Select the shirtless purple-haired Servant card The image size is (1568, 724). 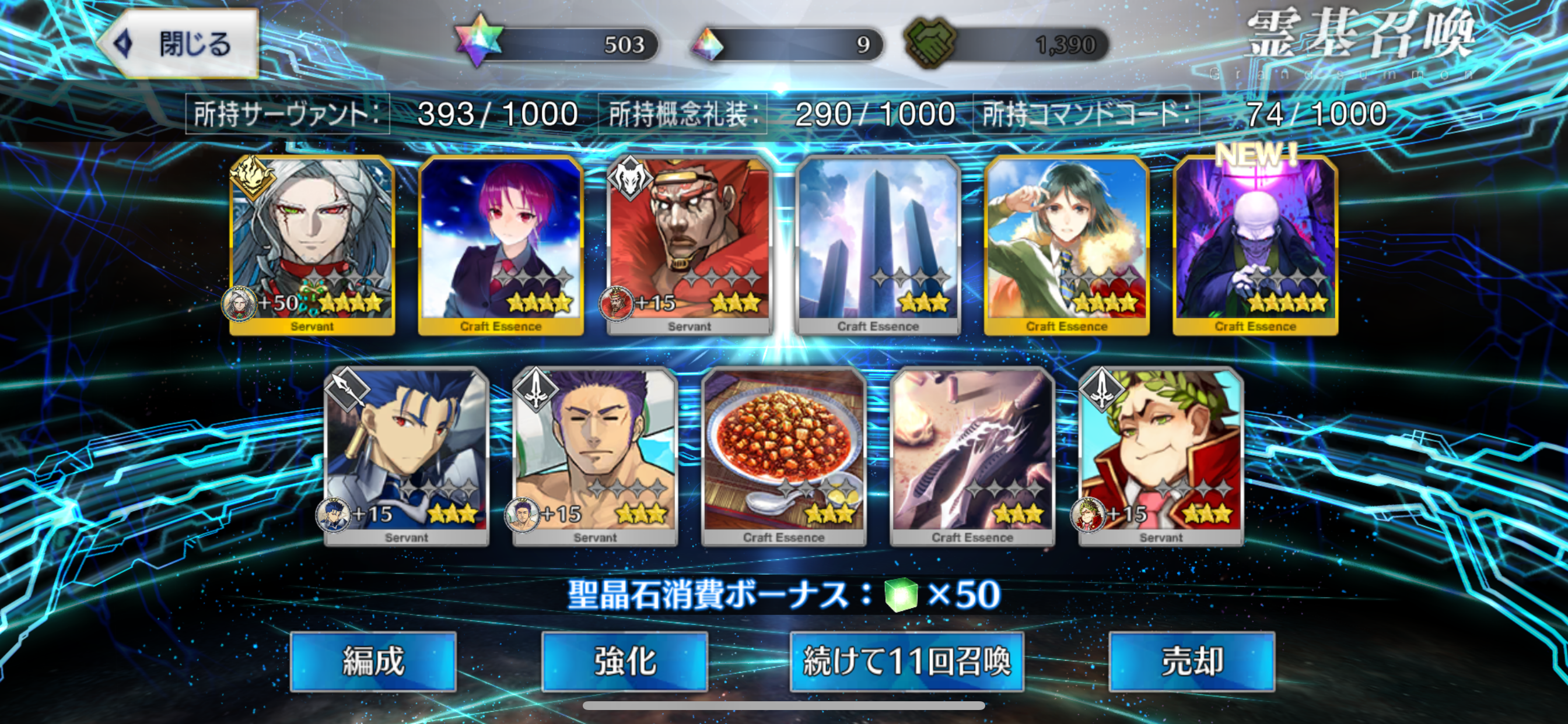[596, 455]
